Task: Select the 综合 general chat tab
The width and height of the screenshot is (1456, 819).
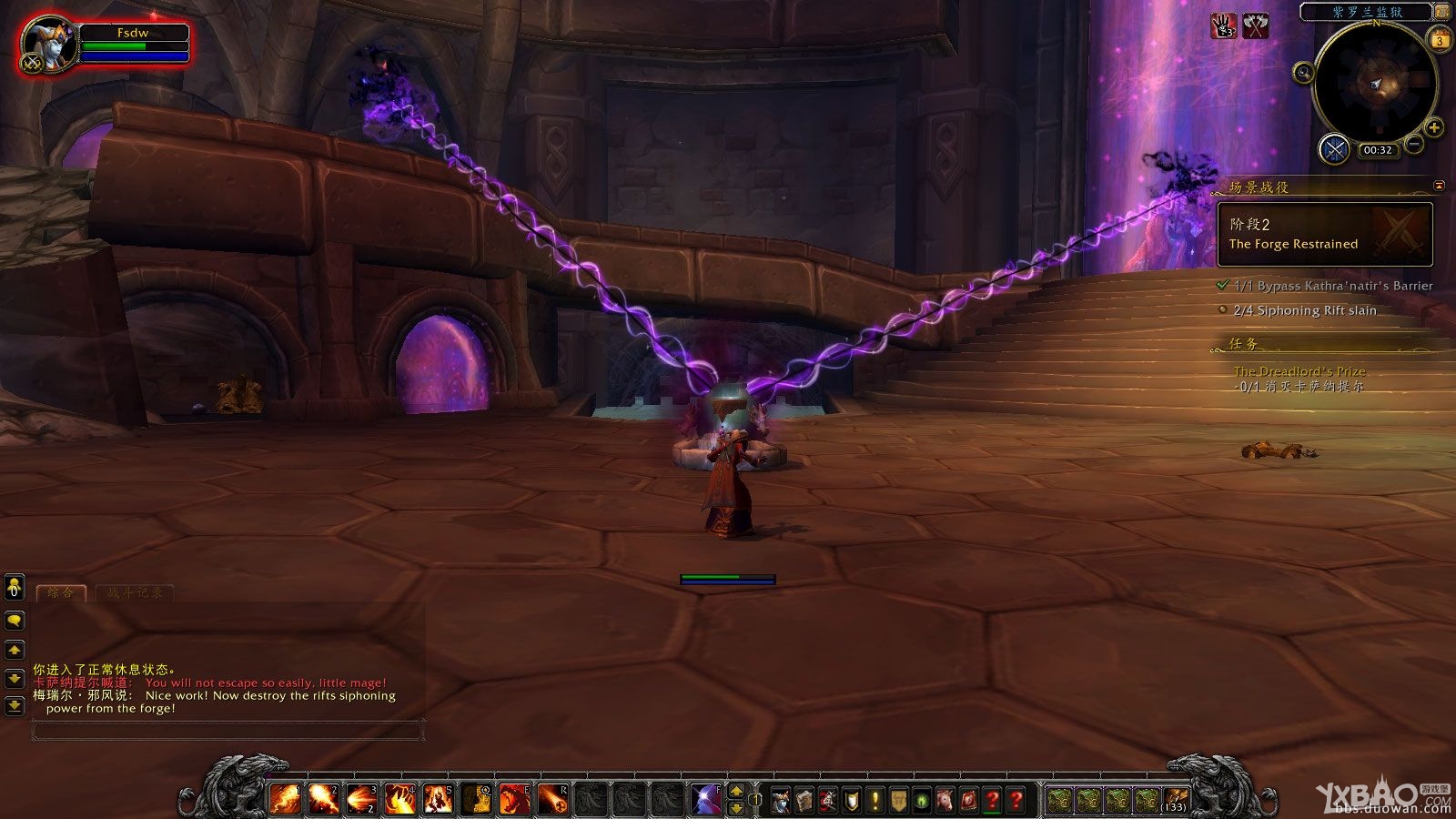Action: click(61, 592)
